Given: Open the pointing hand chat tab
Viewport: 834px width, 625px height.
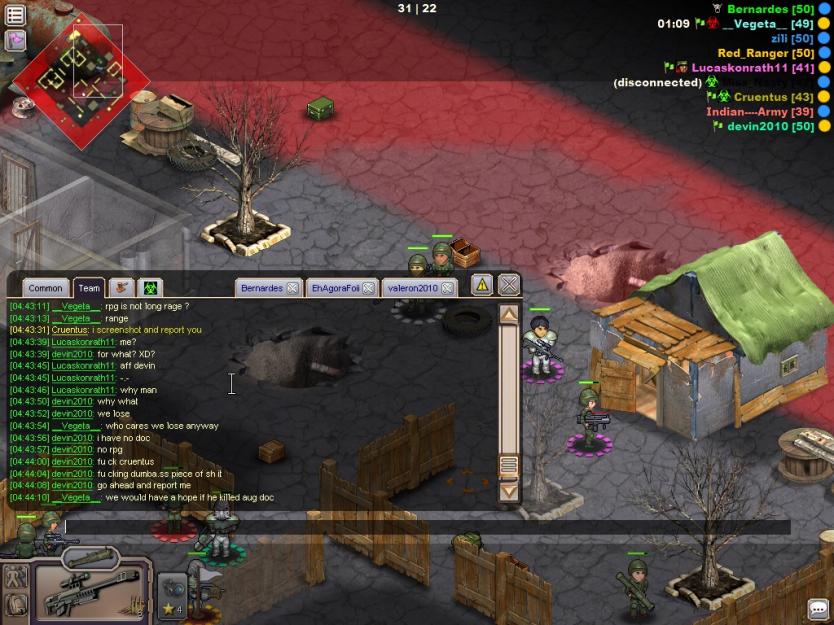Looking at the screenshot, I should click(122, 288).
